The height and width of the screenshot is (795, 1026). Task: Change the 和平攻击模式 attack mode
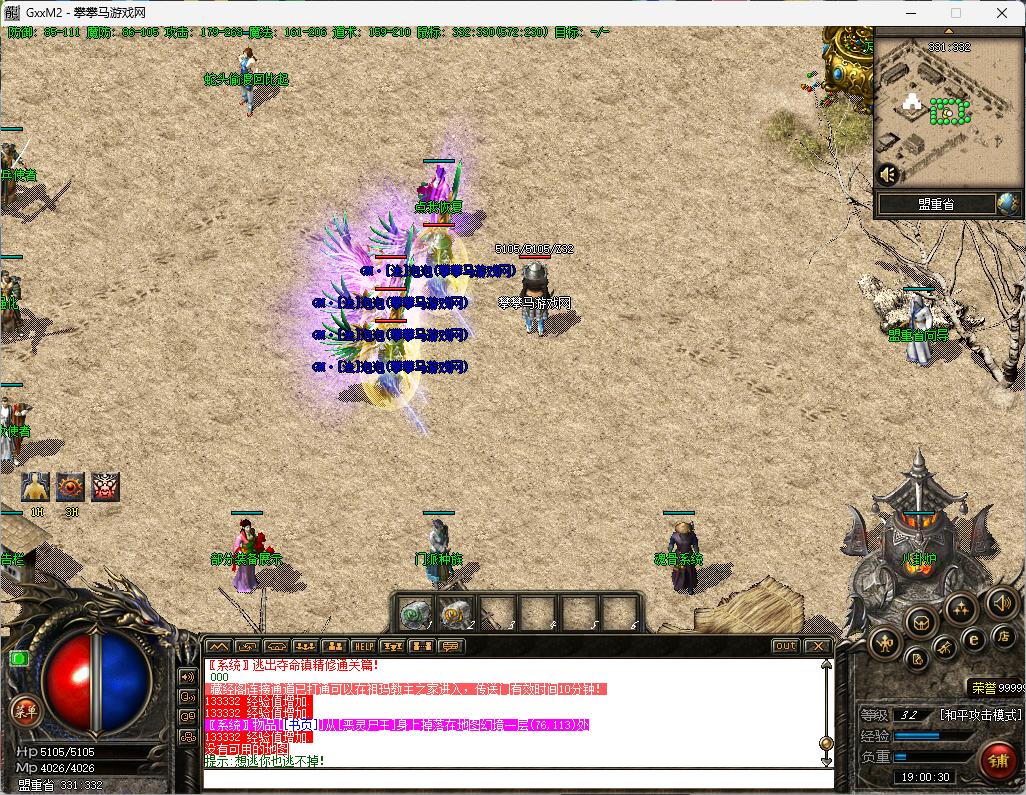pos(980,715)
